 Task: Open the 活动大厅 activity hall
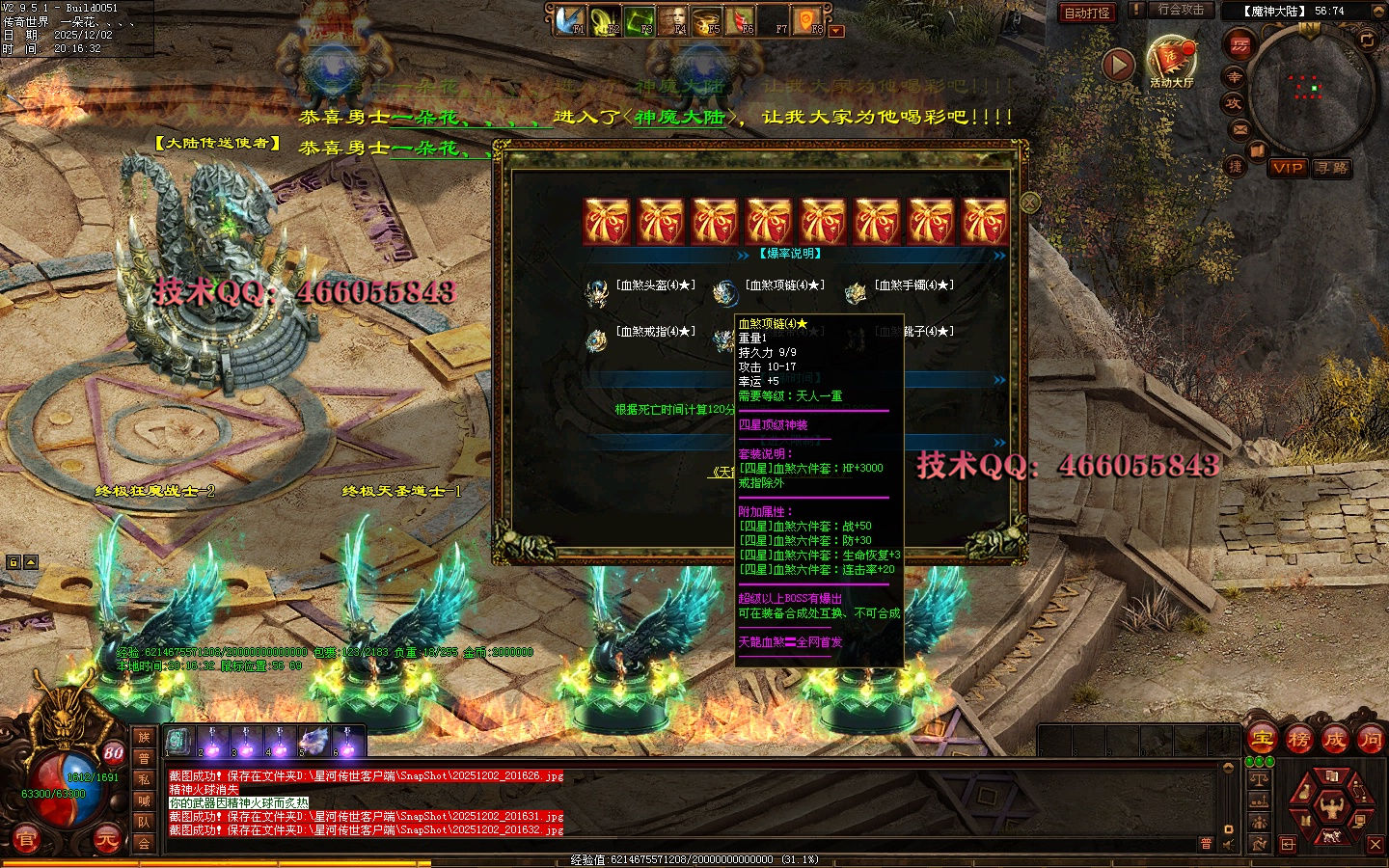pyautogui.click(x=1171, y=62)
